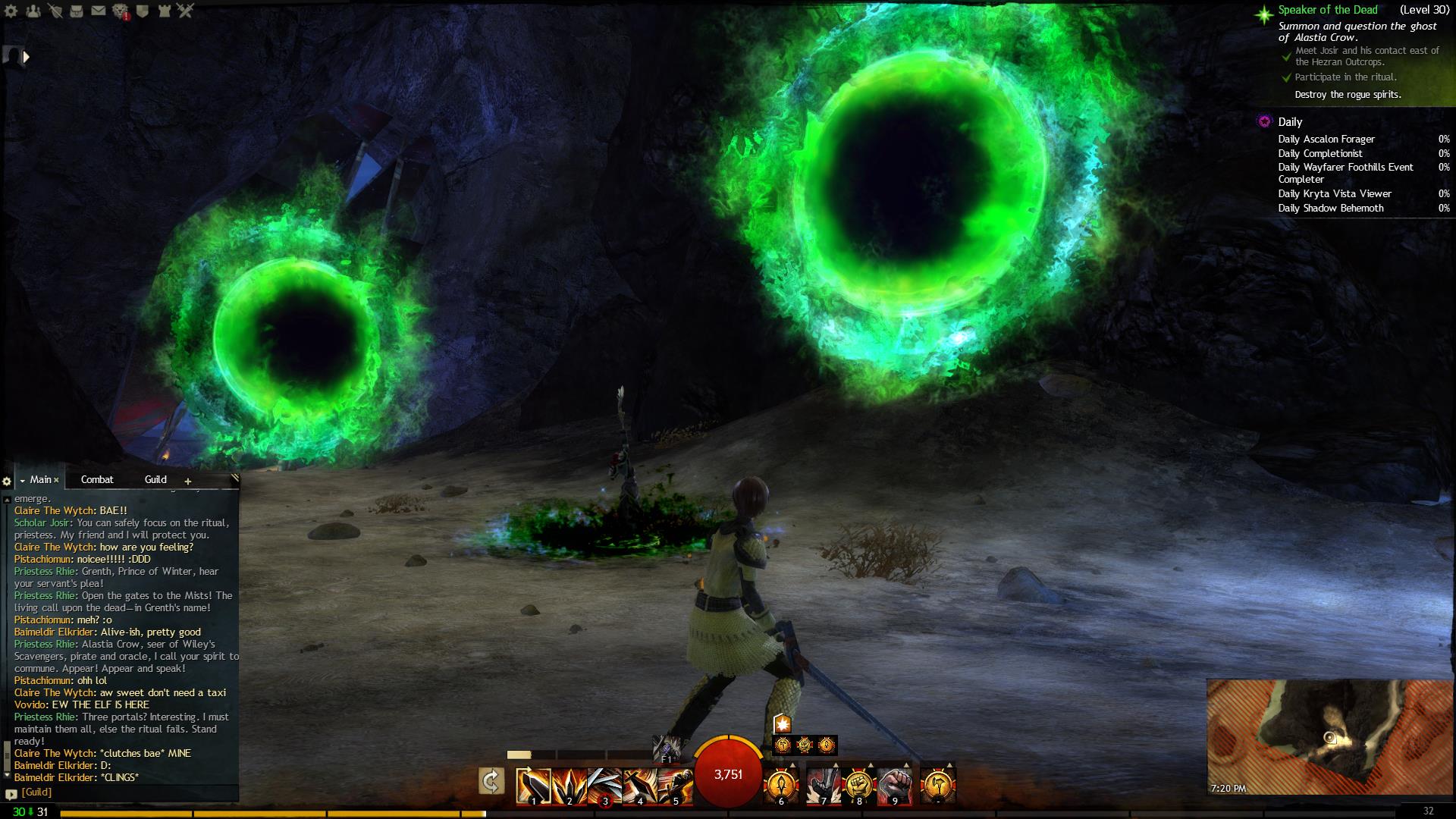1456x819 pixels.
Task: Add a new chat tab
Action: (x=188, y=481)
